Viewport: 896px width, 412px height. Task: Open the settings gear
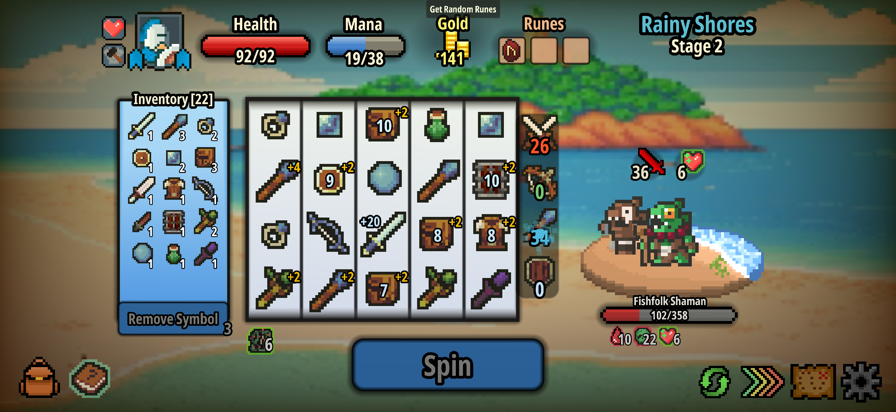pyautogui.click(x=861, y=381)
